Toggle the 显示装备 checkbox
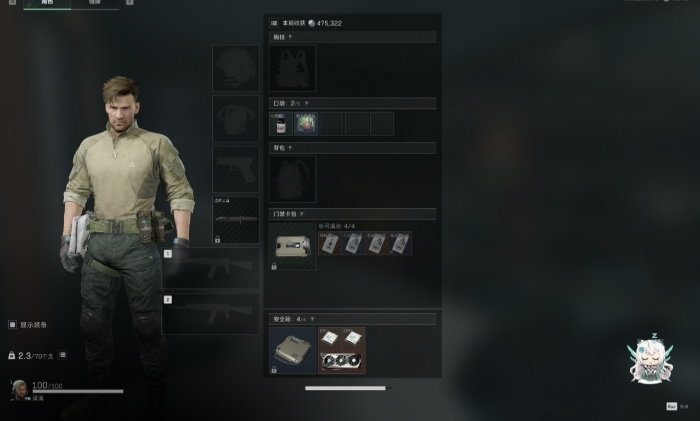The height and width of the screenshot is (421, 700). pyautogui.click(x=12, y=324)
